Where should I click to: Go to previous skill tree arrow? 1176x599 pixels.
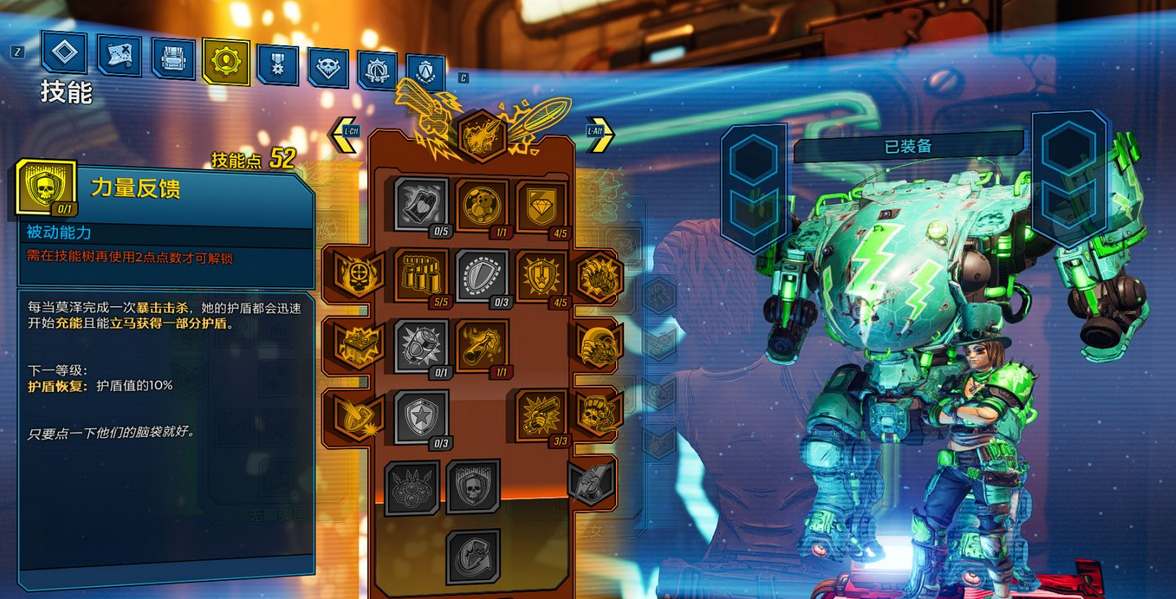(345, 134)
